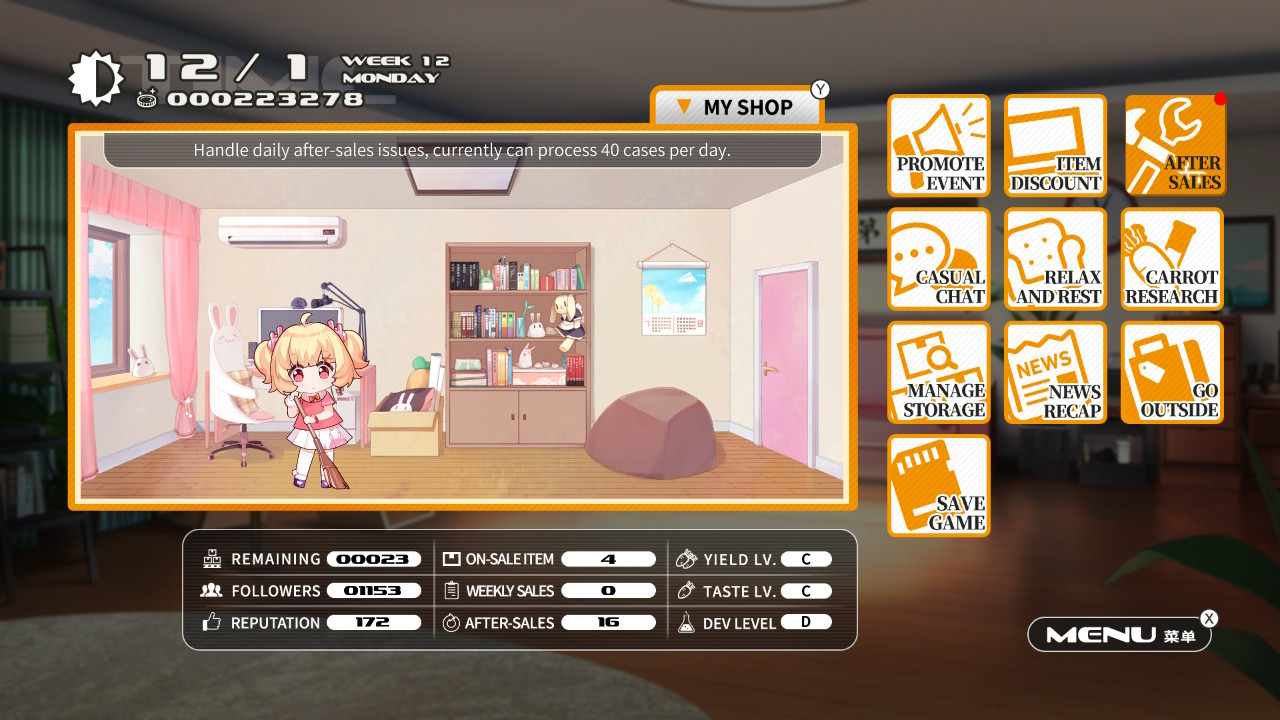This screenshot has height=720, width=1280.
Task: Open the MY SHOP dropdown arrow
Action: tap(684, 107)
